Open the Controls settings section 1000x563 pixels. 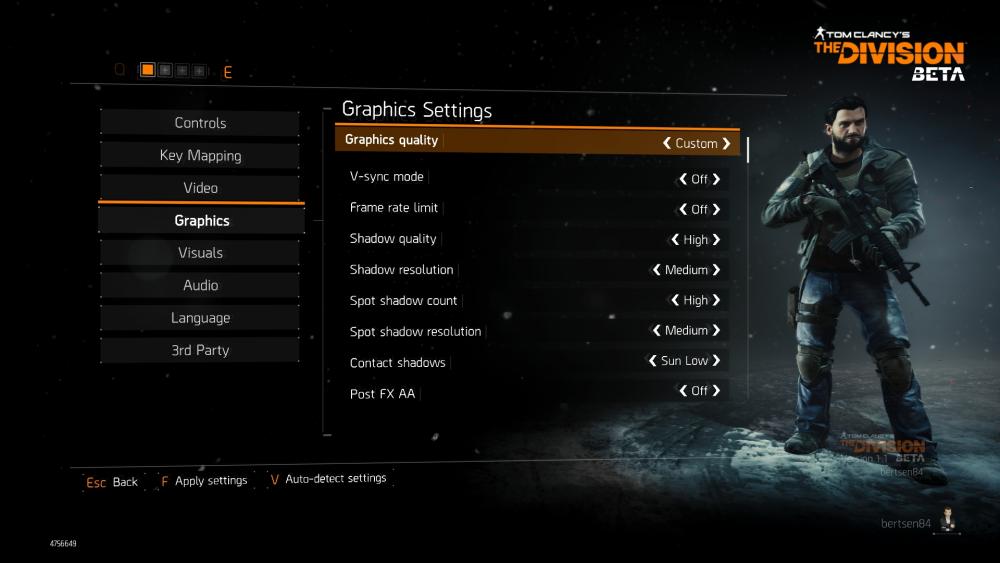coord(200,123)
